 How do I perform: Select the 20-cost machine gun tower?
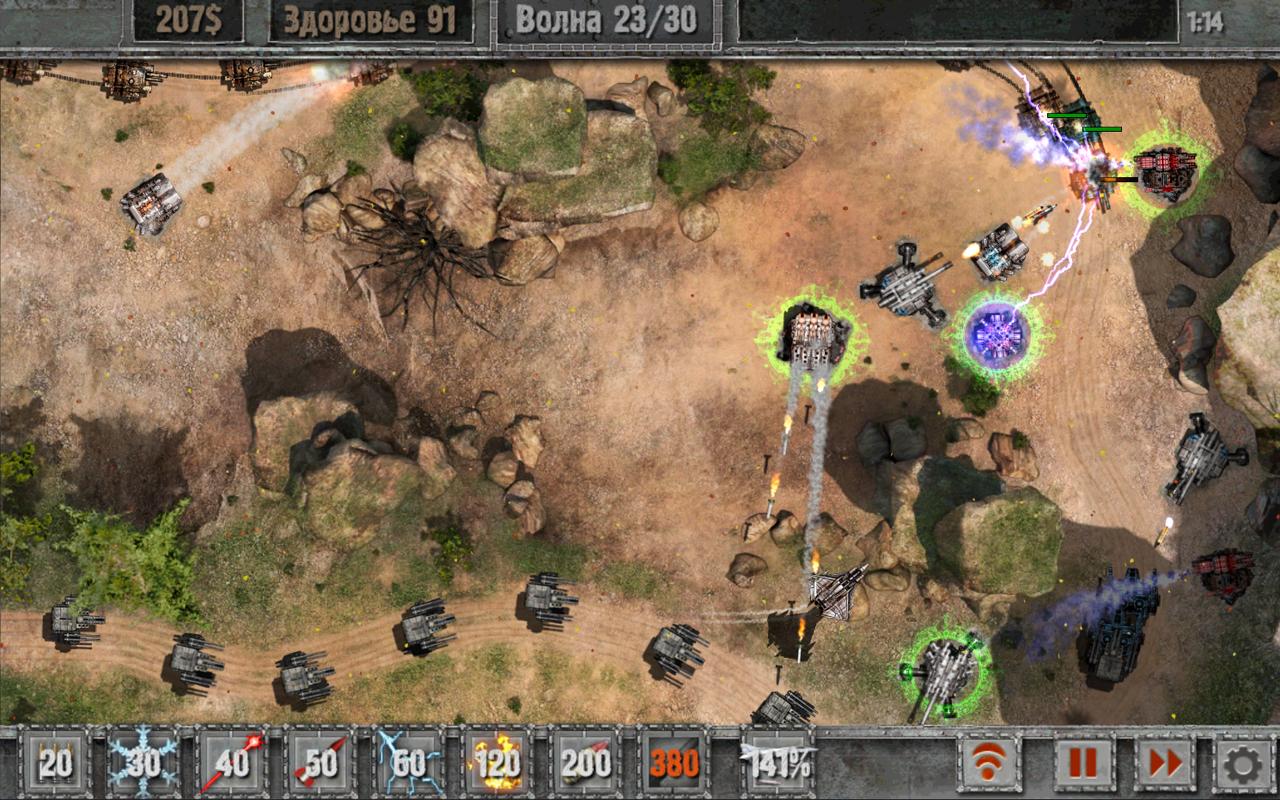tap(55, 764)
